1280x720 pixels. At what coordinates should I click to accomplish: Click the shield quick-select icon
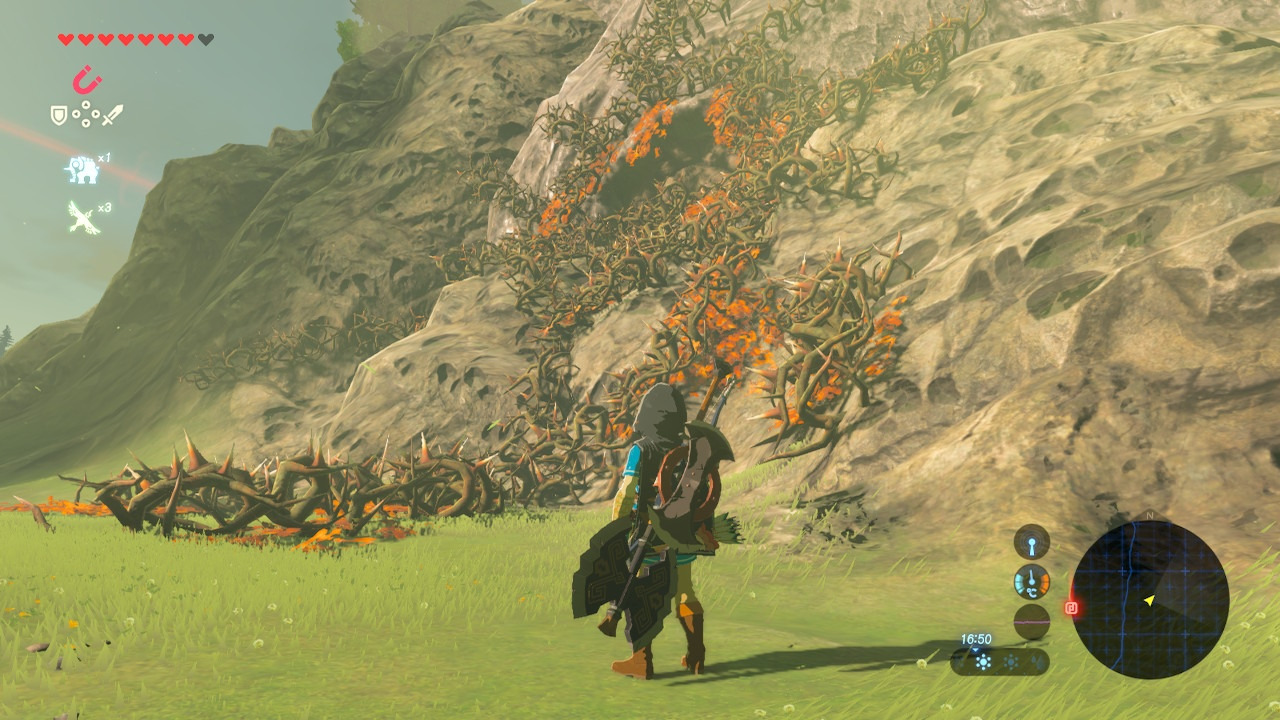(x=59, y=115)
